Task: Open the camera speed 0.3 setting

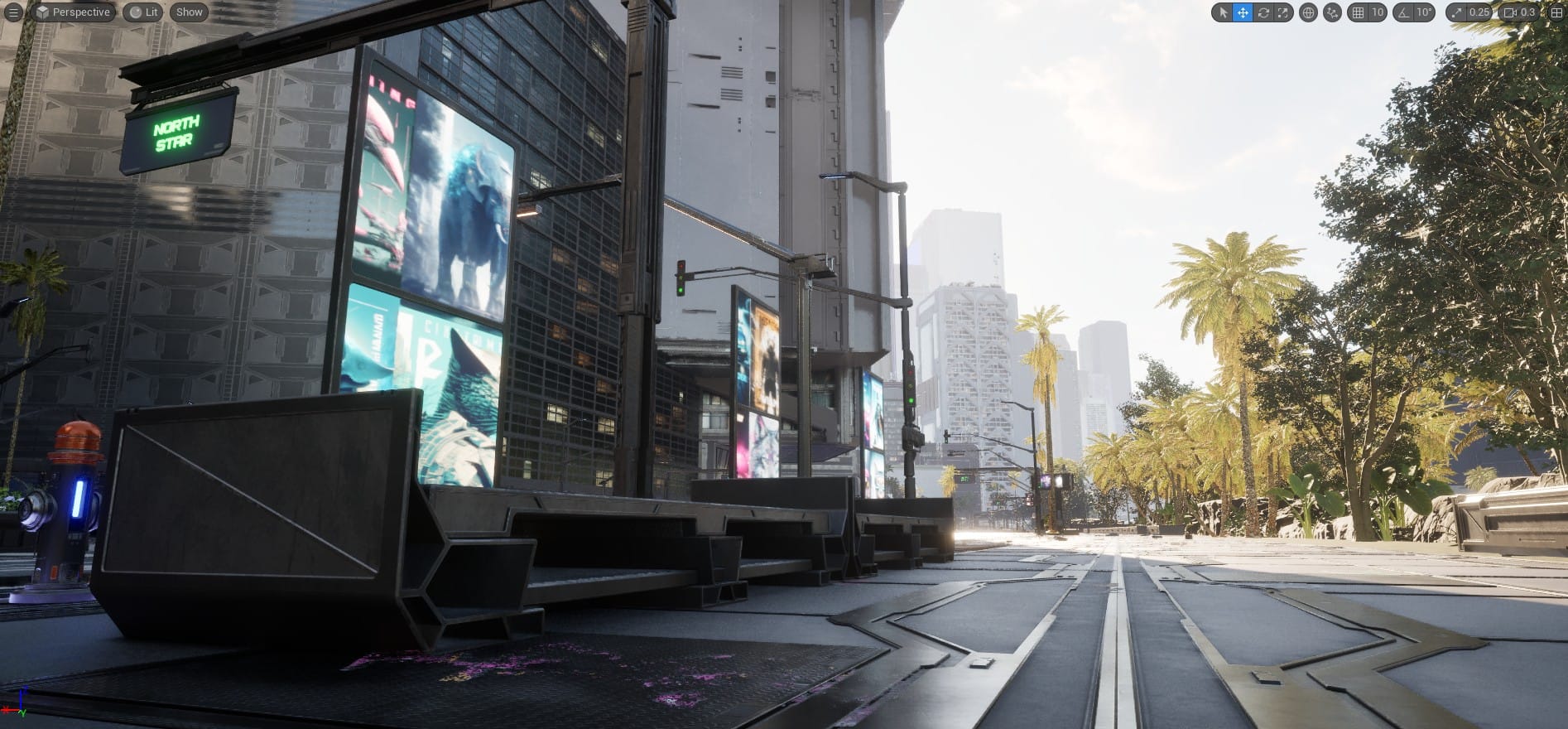Action: click(x=1519, y=12)
